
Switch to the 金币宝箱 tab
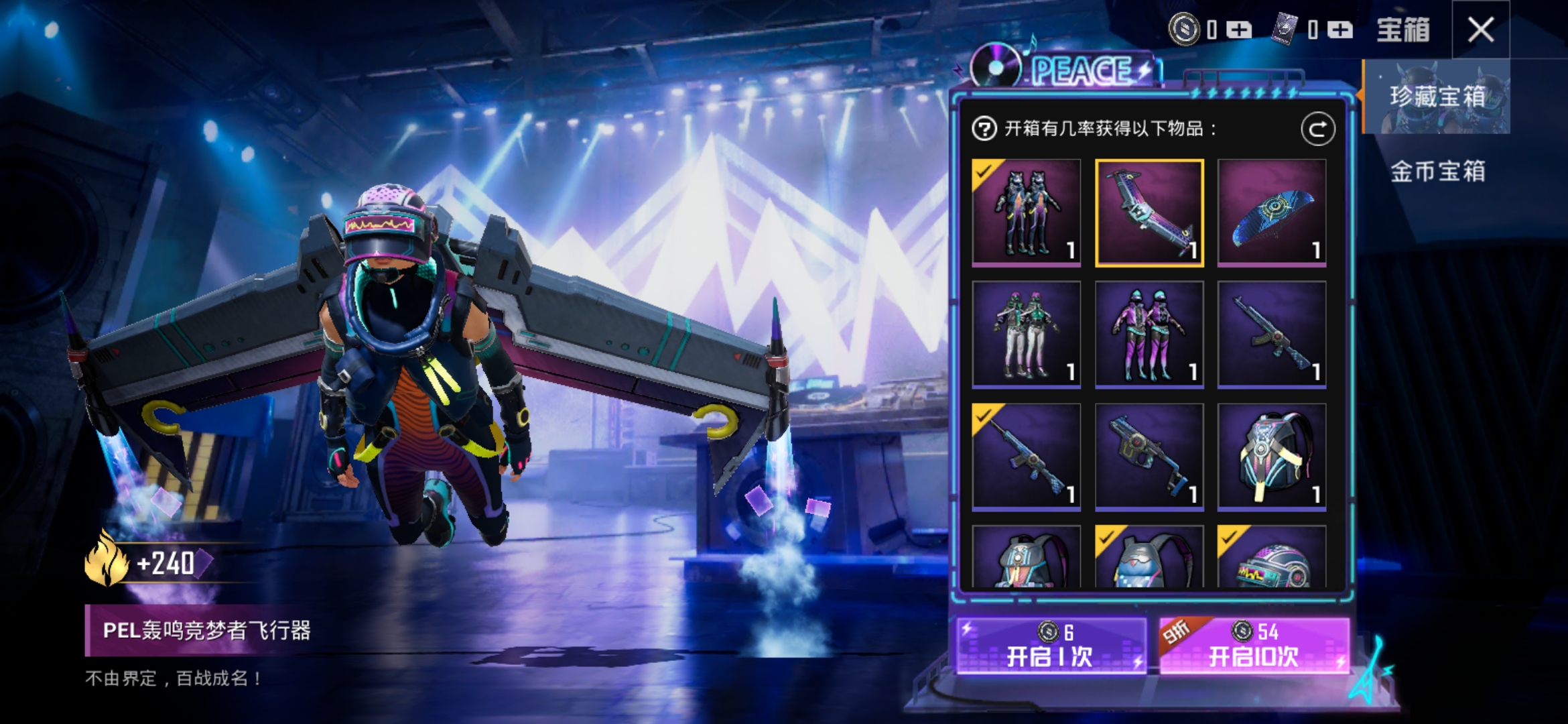[1437, 172]
